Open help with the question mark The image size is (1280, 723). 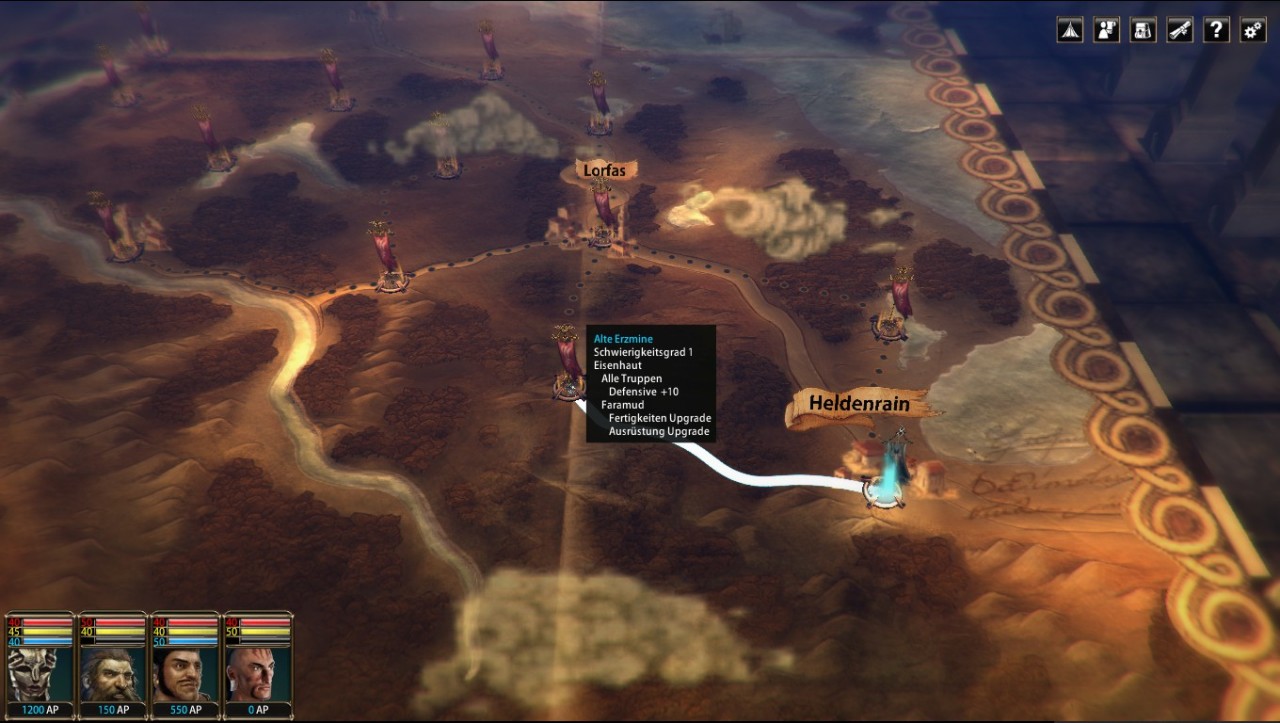[1216, 30]
